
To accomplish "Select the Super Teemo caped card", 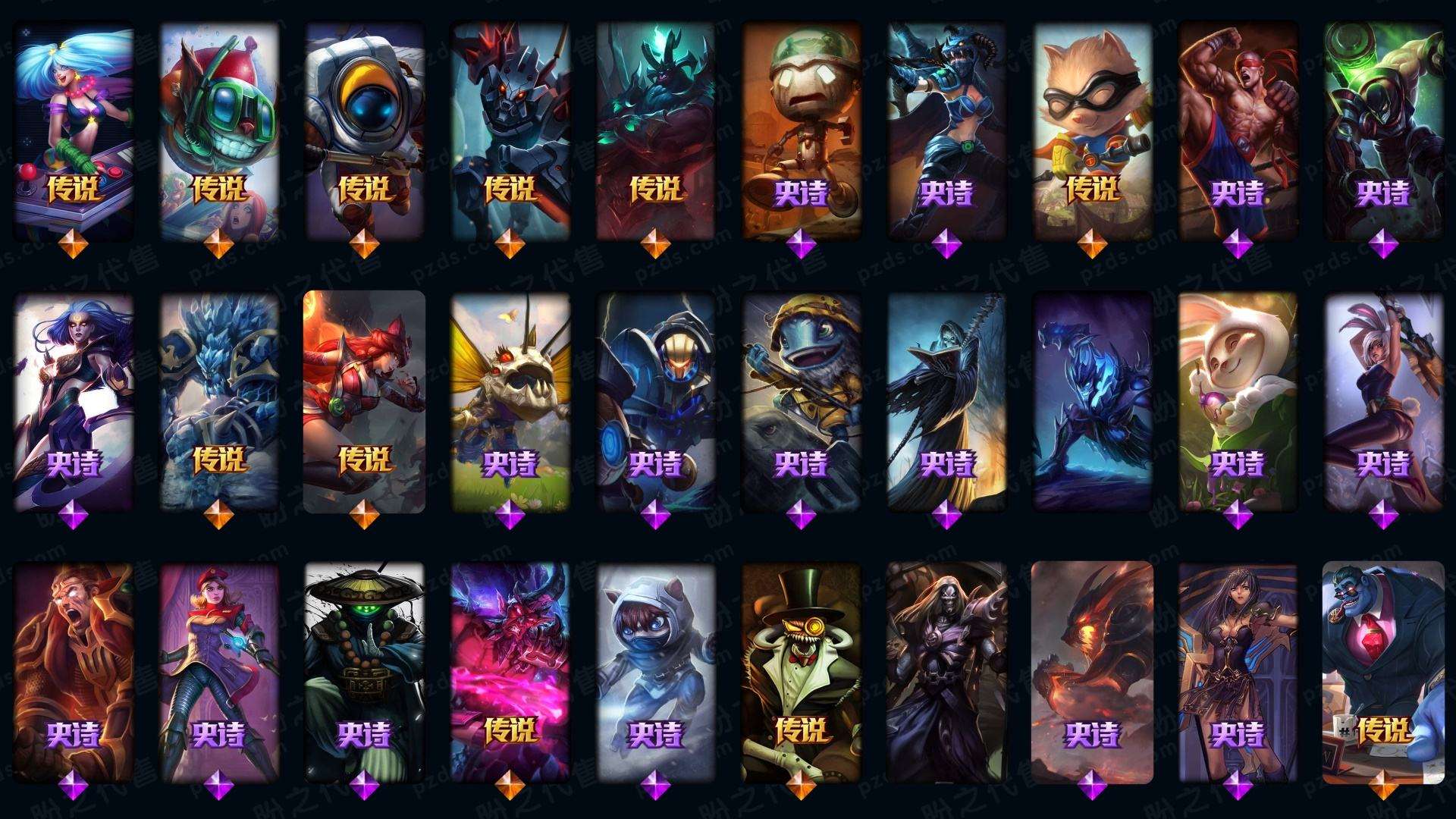I will coord(1093,129).
